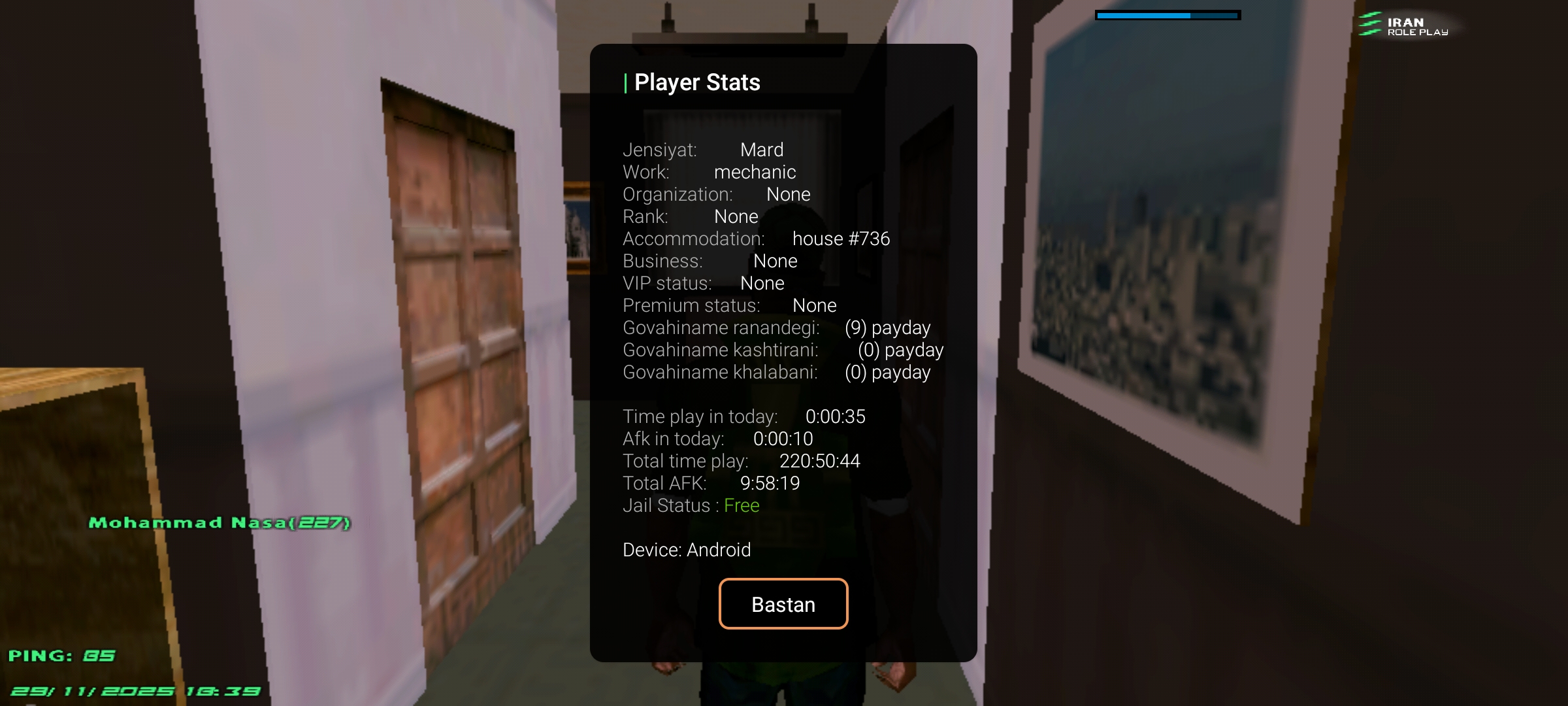Click the Organization: None stat

coord(717,194)
